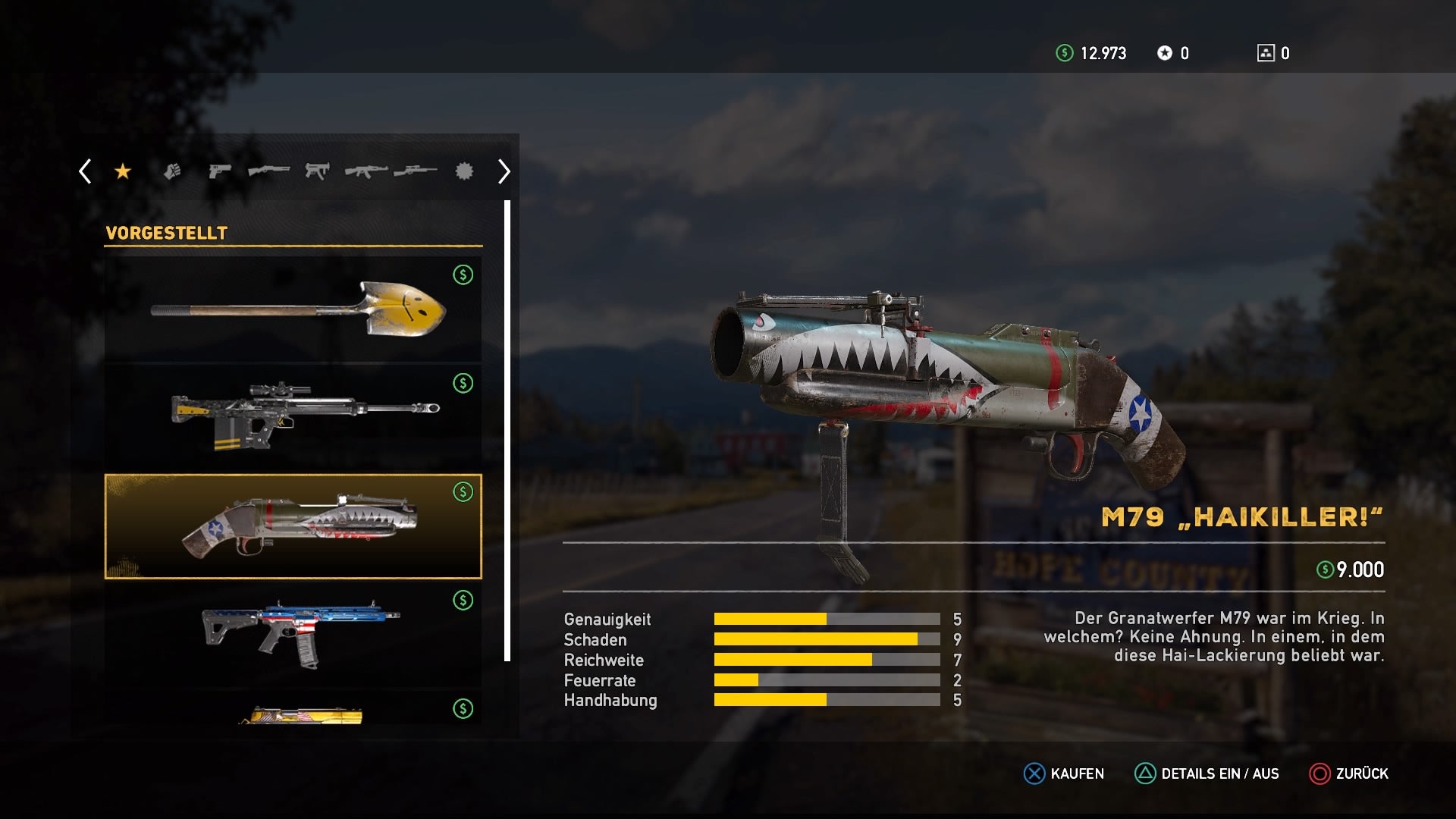Select the Featured star category tab
Screen dimensions: 1456x819
pos(123,171)
